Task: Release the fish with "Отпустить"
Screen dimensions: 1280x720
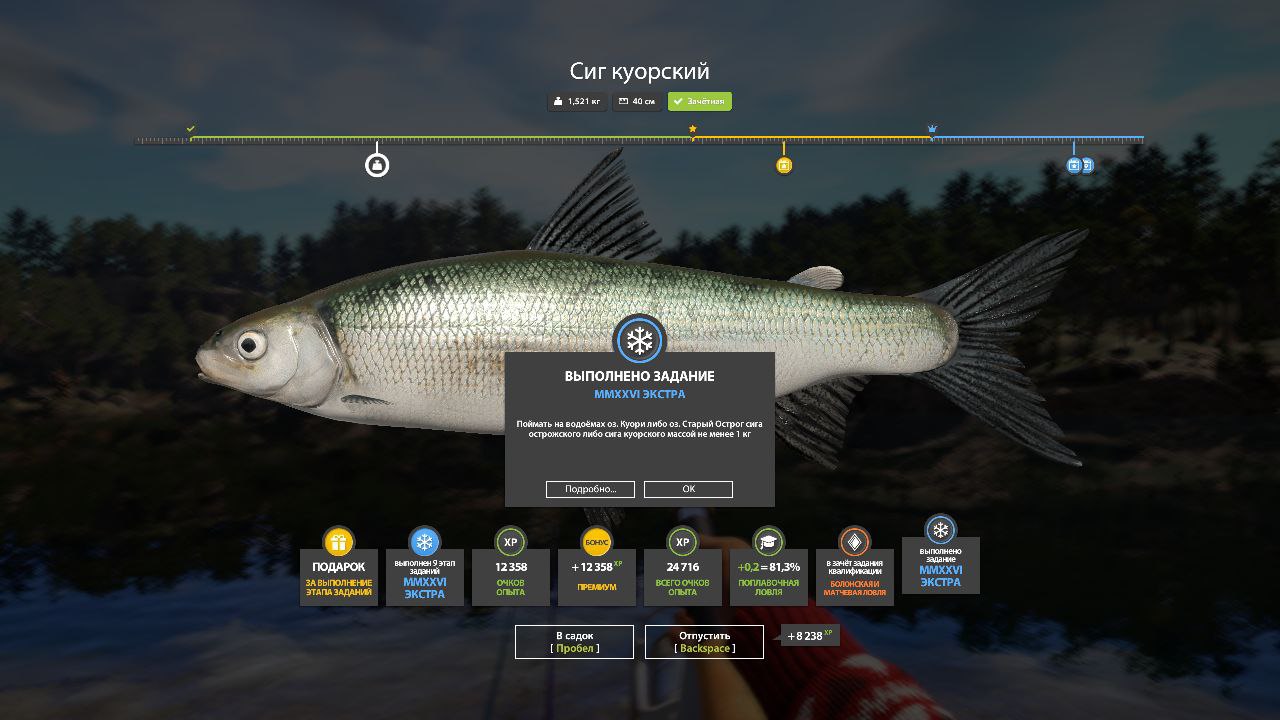Action: [x=704, y=642]
